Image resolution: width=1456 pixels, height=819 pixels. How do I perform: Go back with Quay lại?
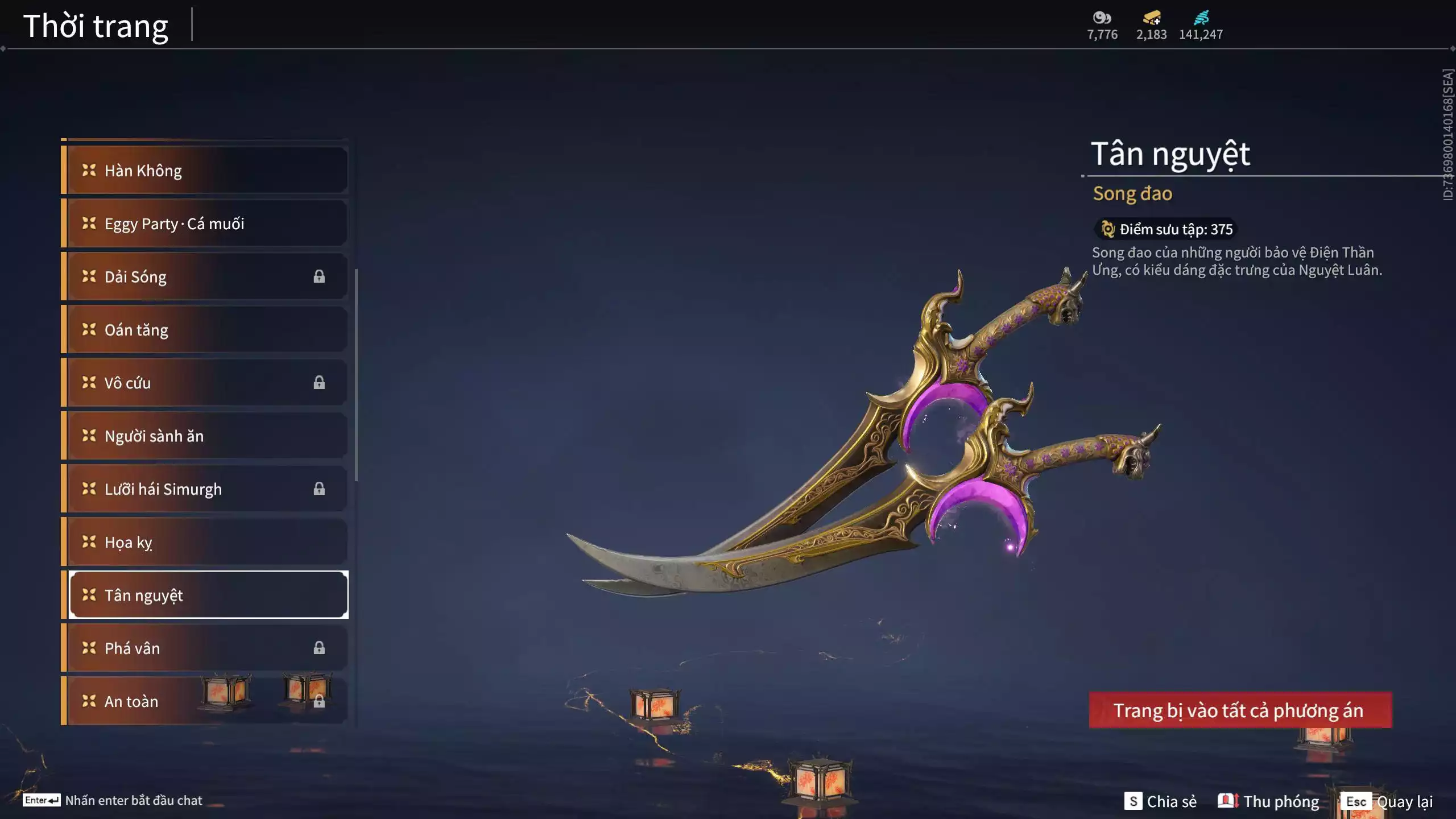point(1388,801)
